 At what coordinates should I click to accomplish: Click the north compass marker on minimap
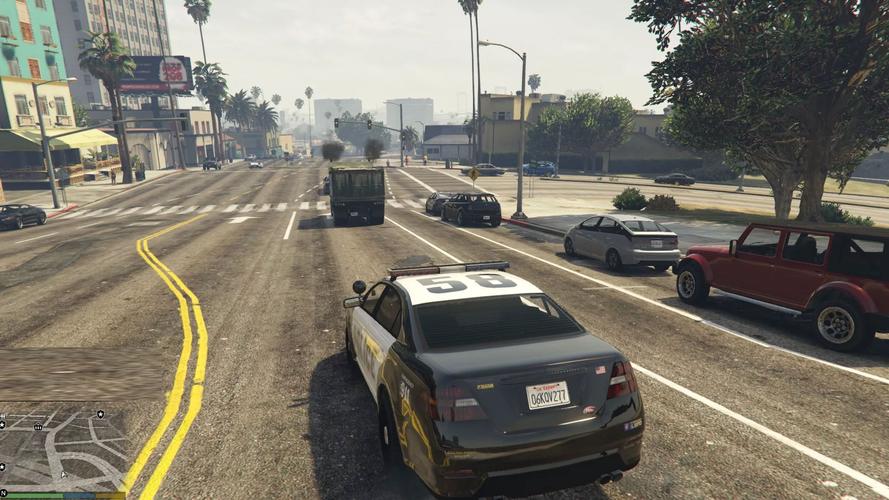[x=3, y=493]
